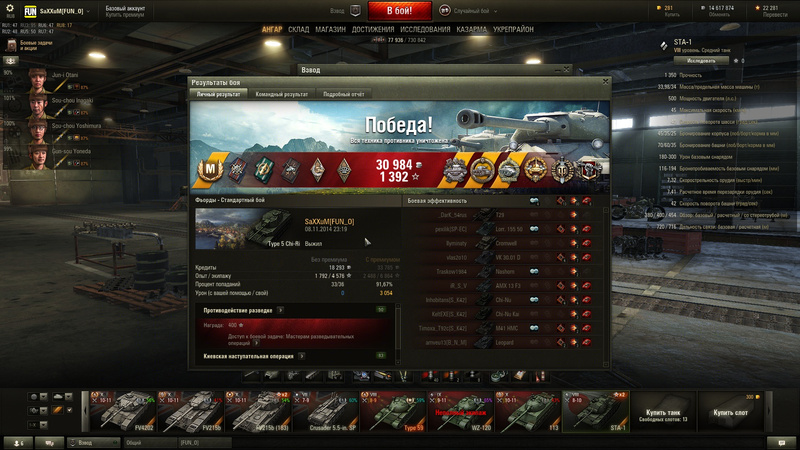The image size is (800, 450).
Task: Open the "Достижения" menu
Action: click(373, 30)
